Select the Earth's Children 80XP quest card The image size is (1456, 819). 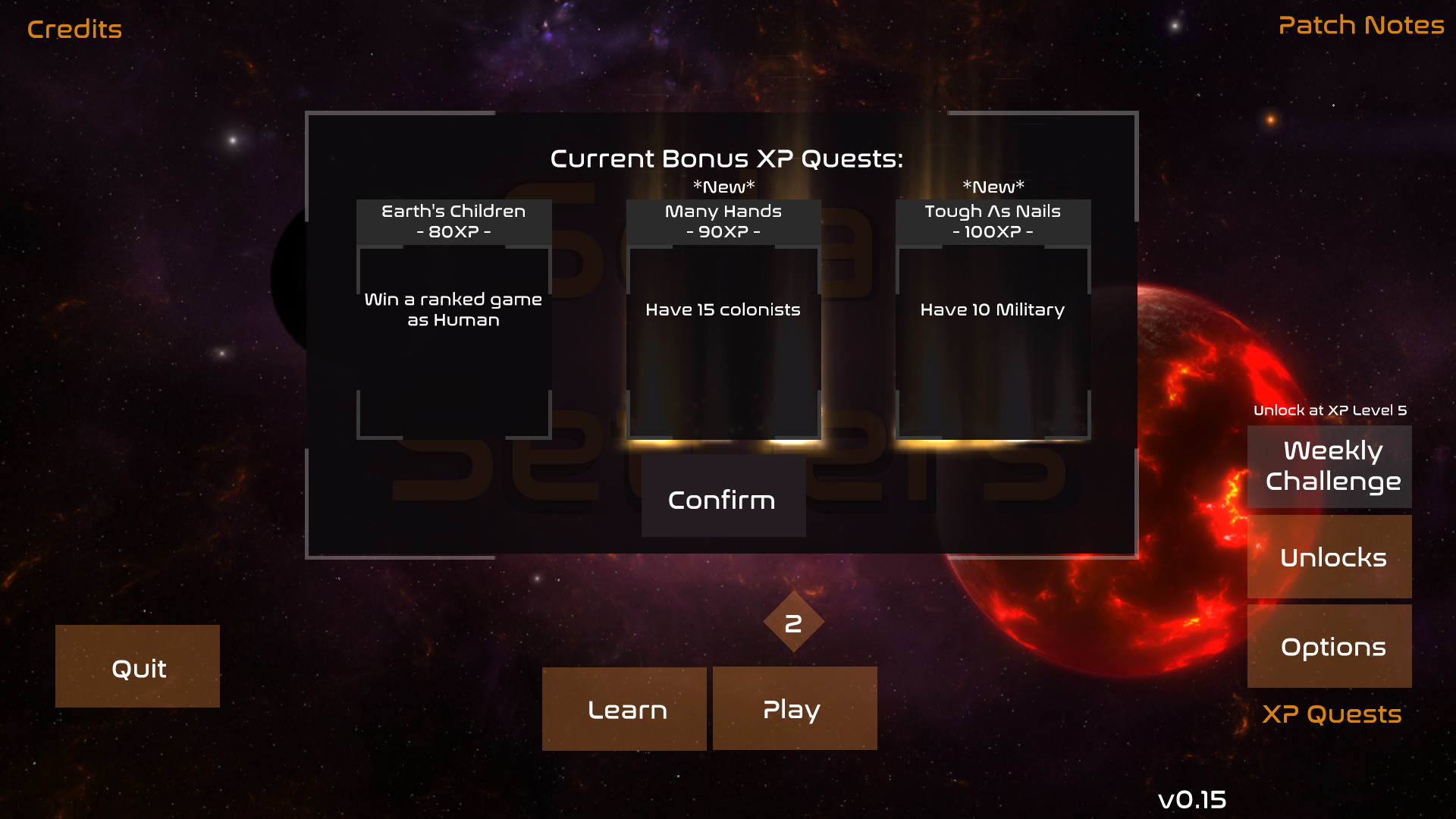coord(453,318)
